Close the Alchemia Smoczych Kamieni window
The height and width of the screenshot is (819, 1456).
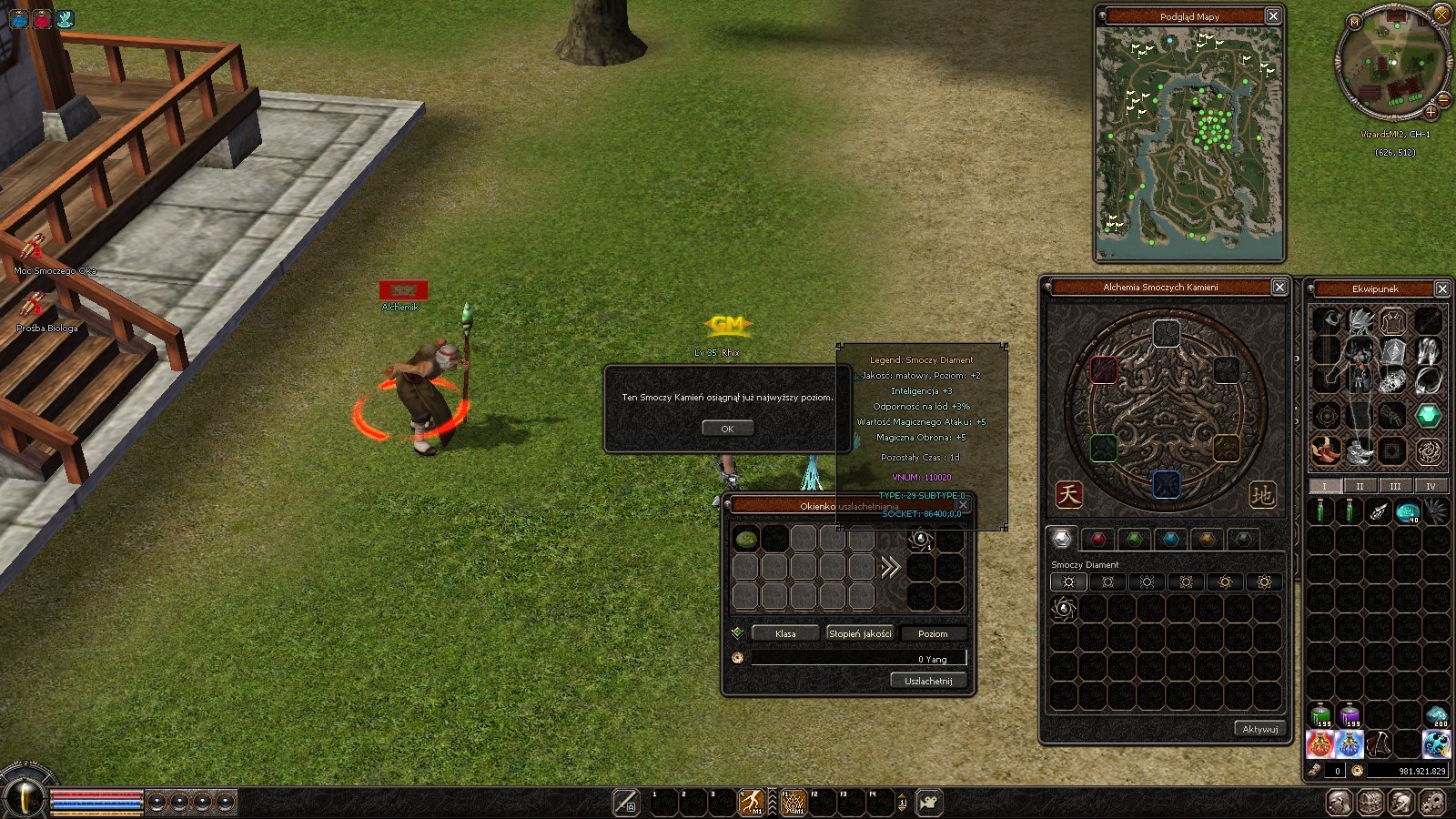1279,287
